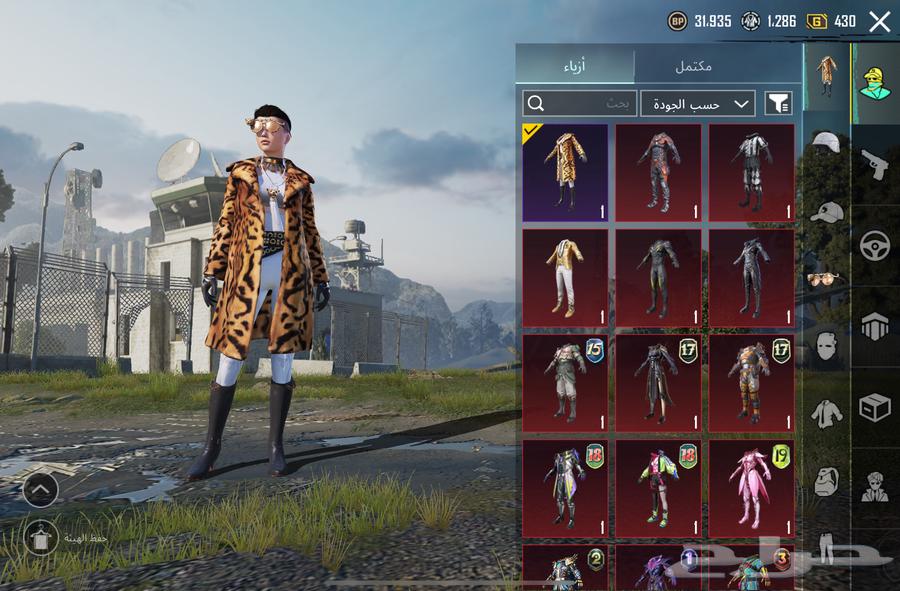Open the box crate category

tap(875, 407)
